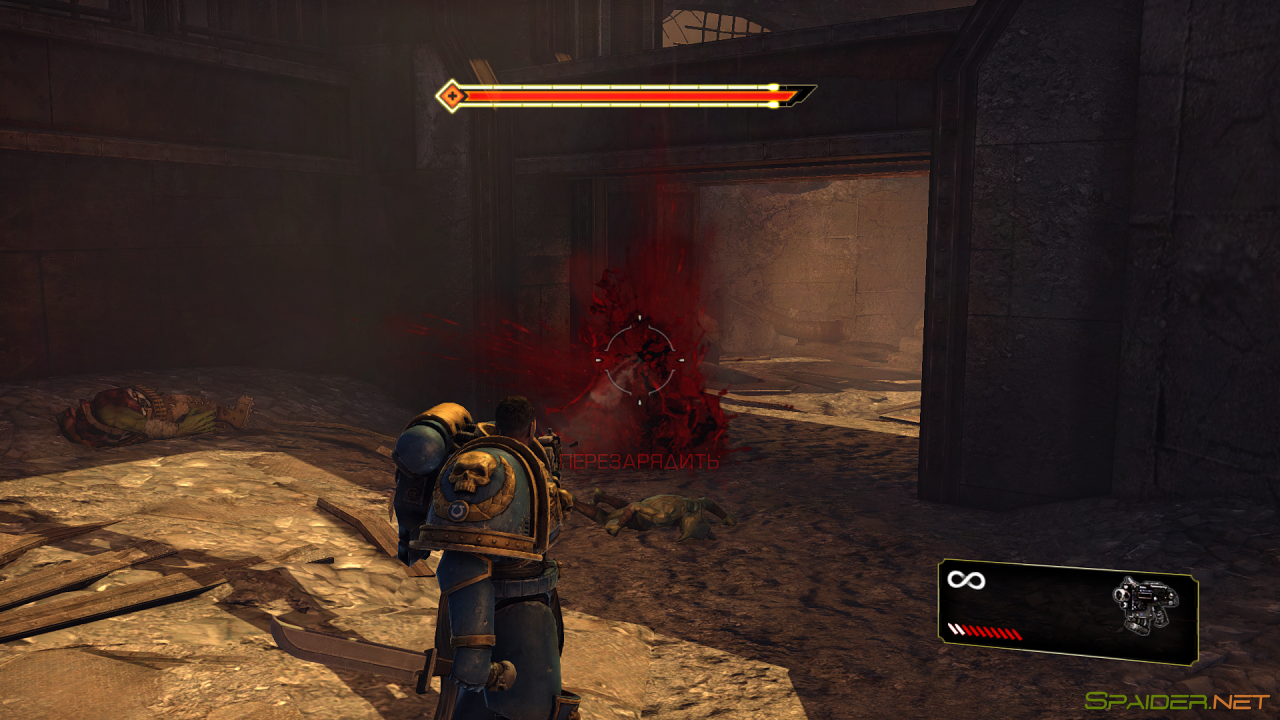
Task: Select the weapon ammo panel
Action: (1065, 608)
